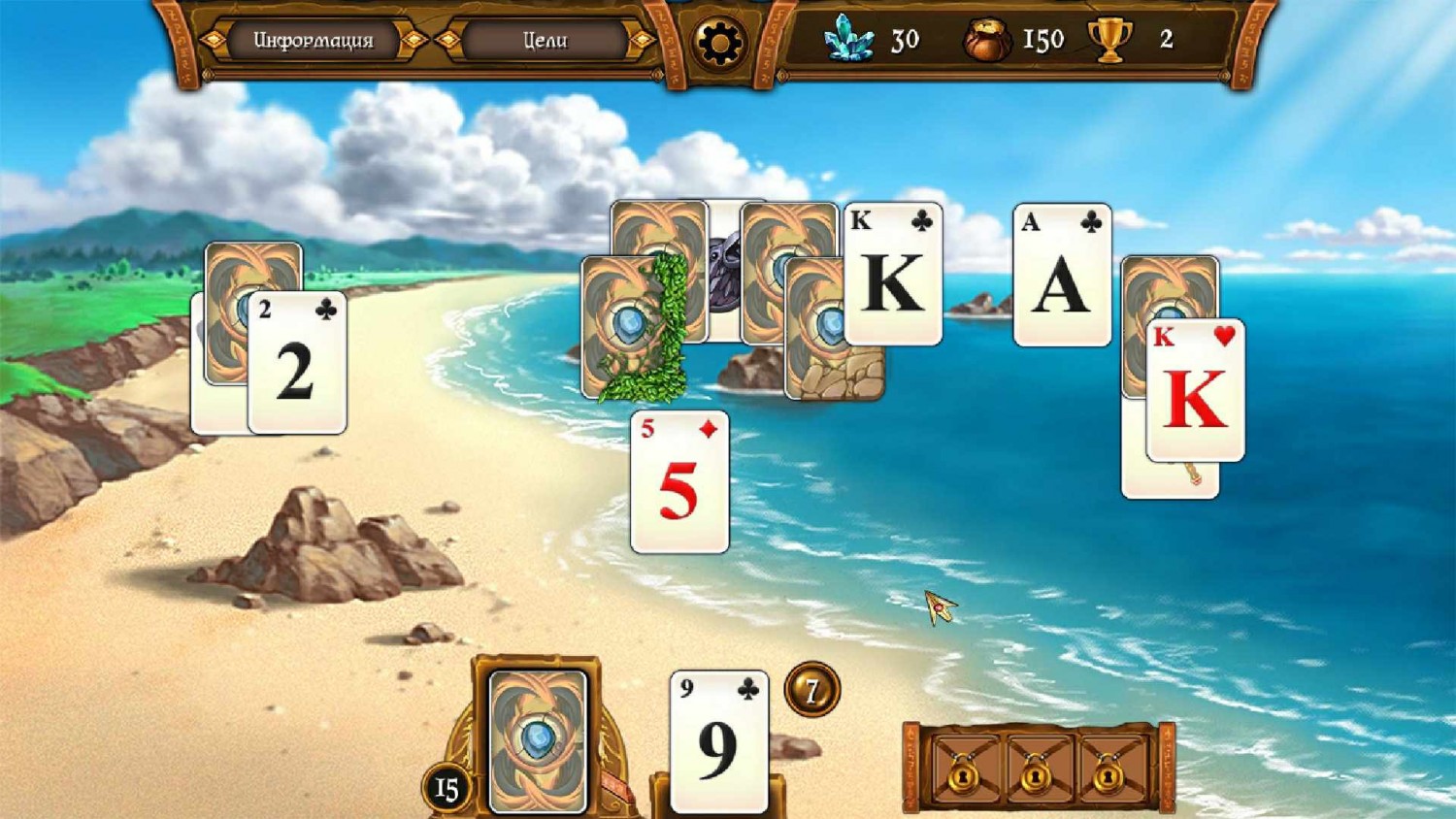1456x819 pixels.
Task: Choose the Ace of clubs card
Action: click(x=1062, y=276)
